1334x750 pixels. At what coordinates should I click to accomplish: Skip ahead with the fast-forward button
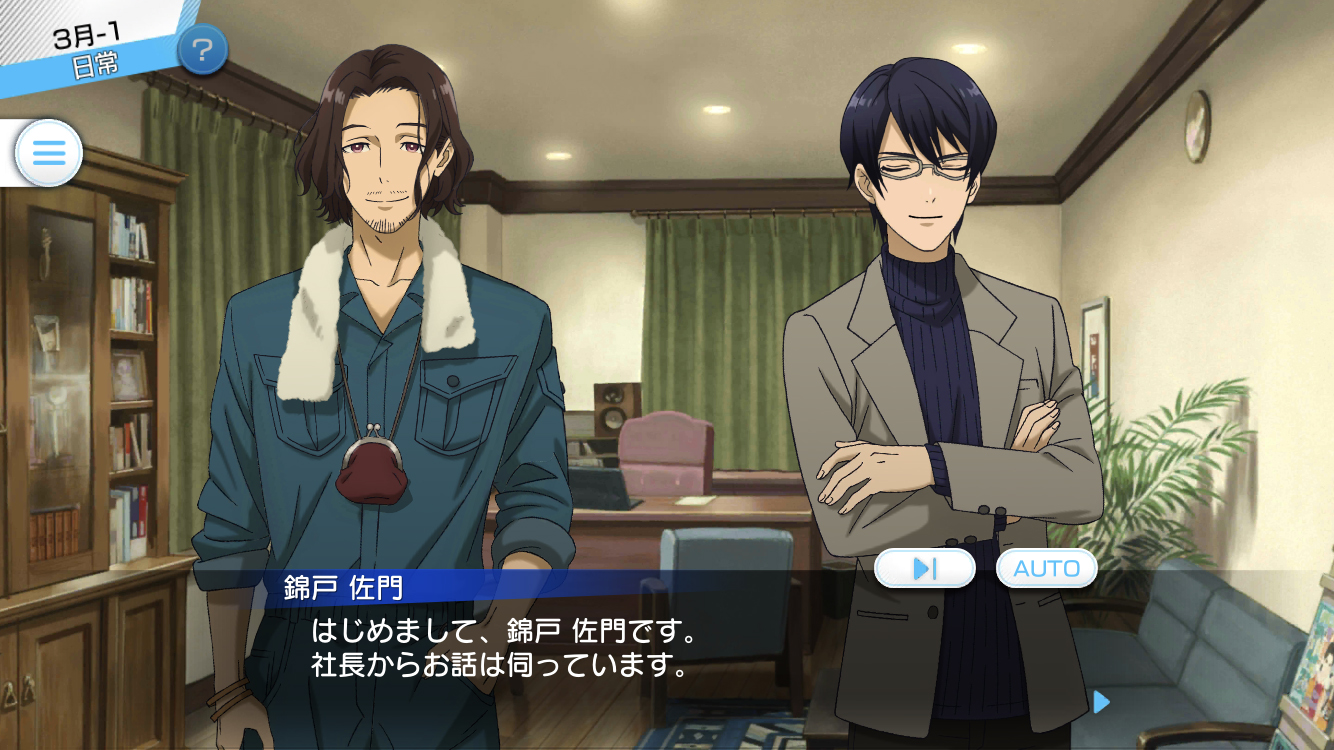pos(924,568)
